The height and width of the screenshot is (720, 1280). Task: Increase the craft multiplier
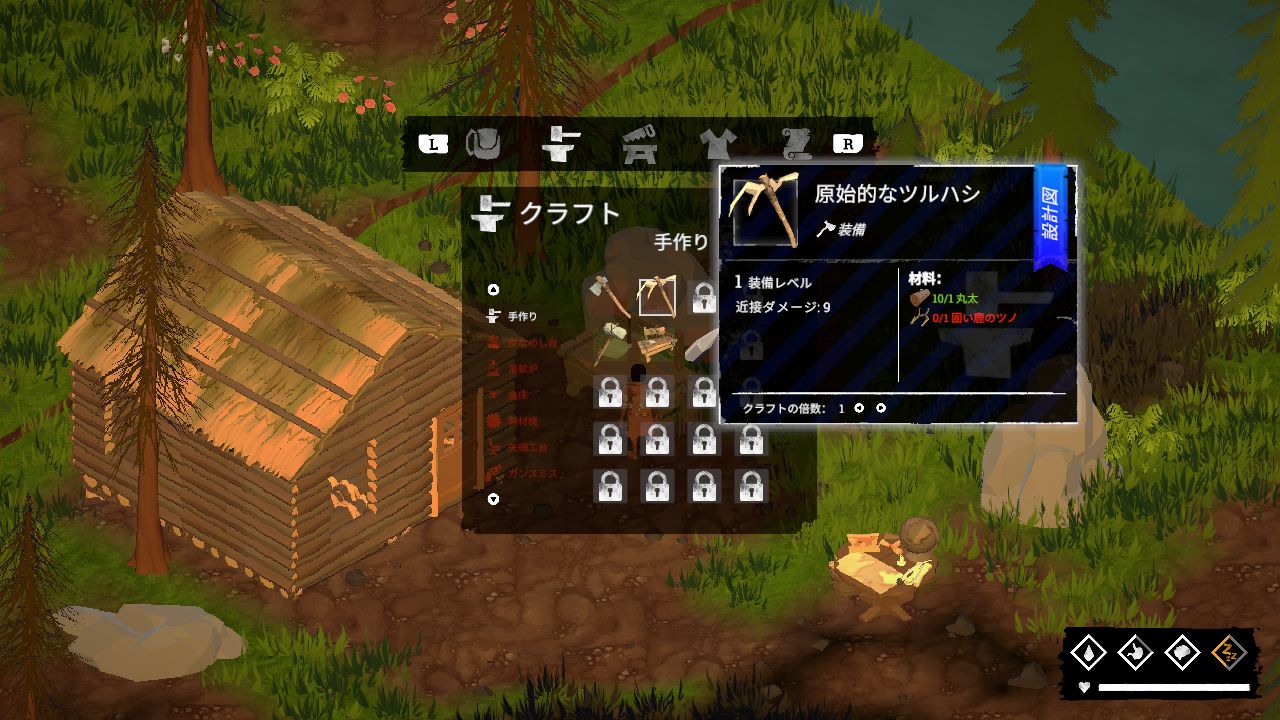click(881, 408)
